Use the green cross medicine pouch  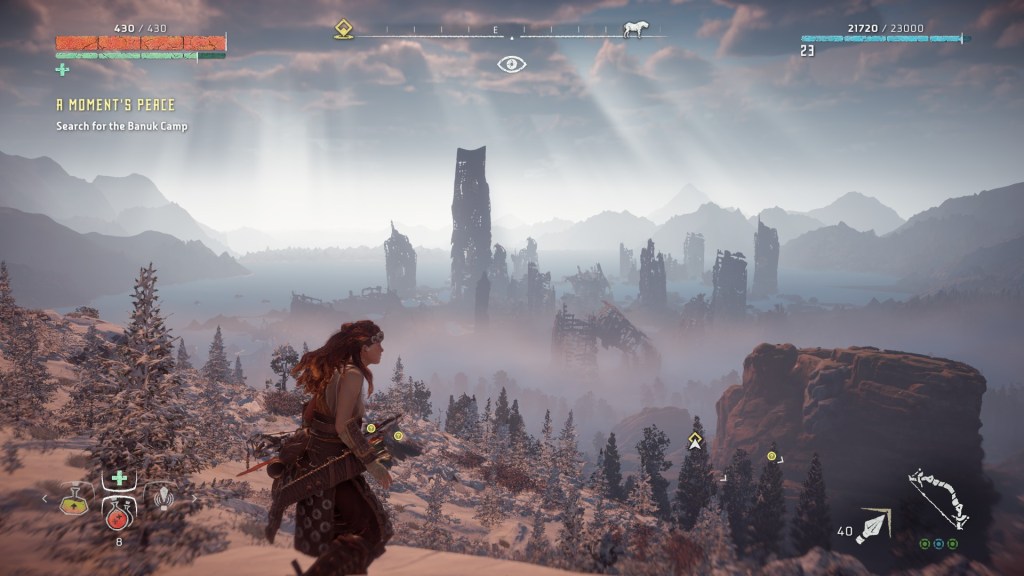point(118,478)
